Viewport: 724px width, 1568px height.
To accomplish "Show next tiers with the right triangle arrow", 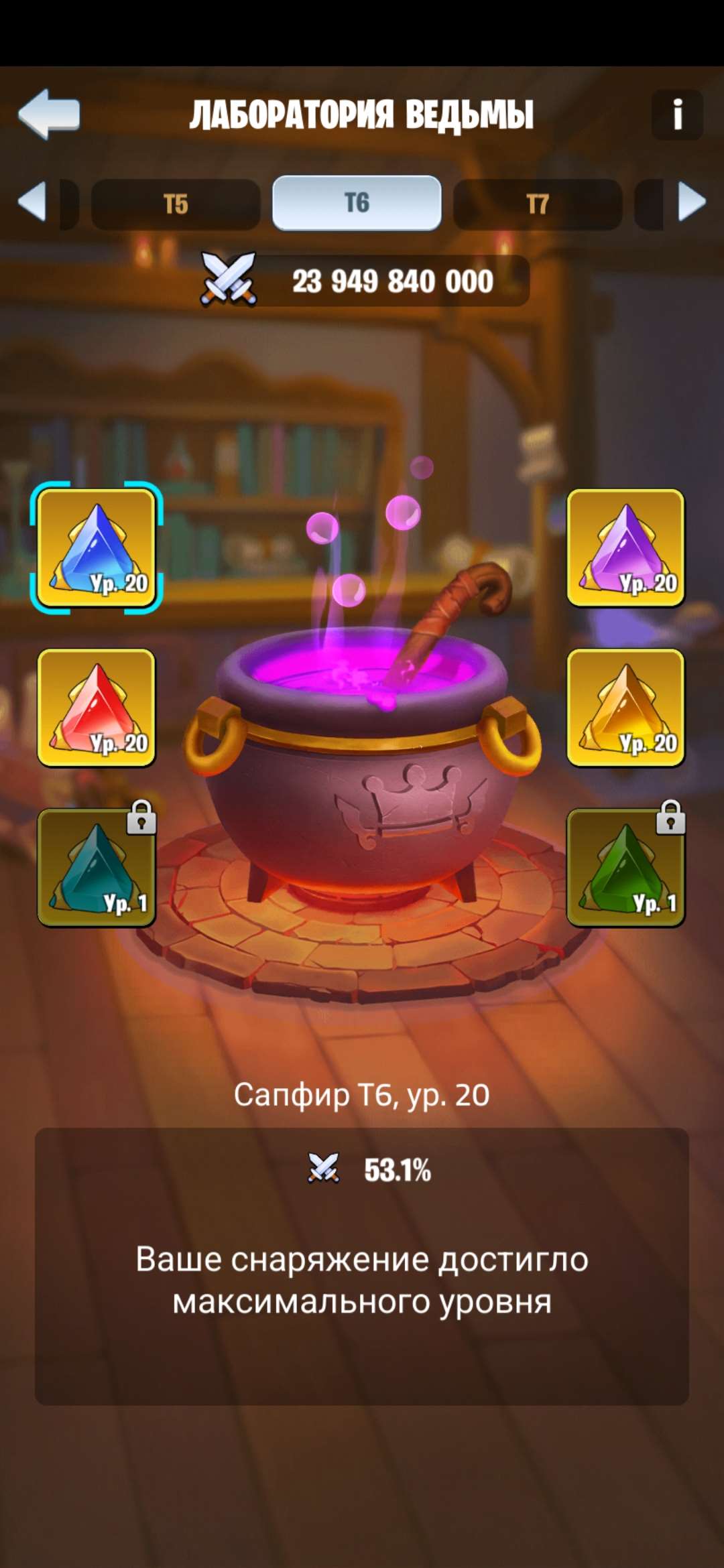I will pos(692,201).
